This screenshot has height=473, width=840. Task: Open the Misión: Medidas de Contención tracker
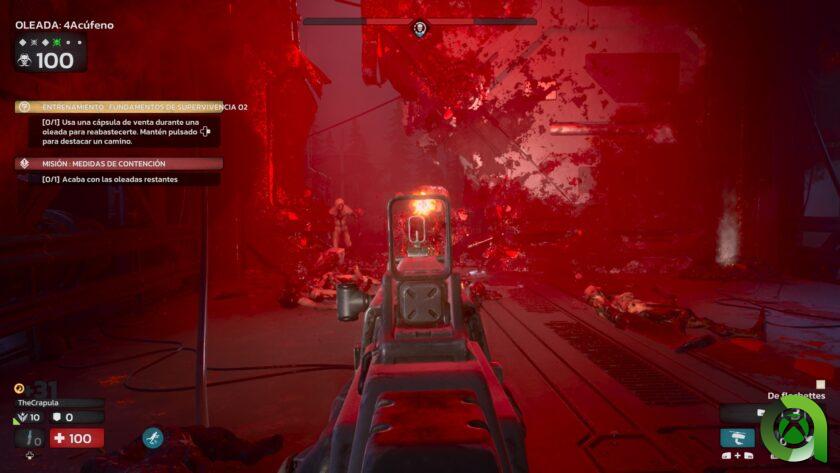point(118,163)
